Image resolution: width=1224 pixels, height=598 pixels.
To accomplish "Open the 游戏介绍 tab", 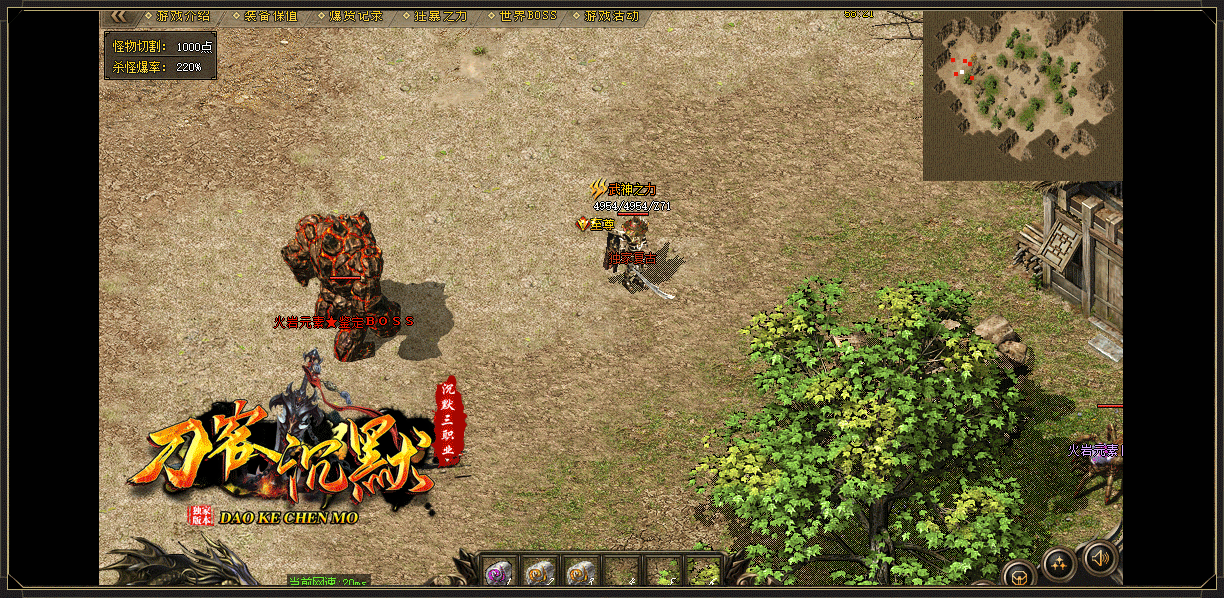I will (183, 16).
